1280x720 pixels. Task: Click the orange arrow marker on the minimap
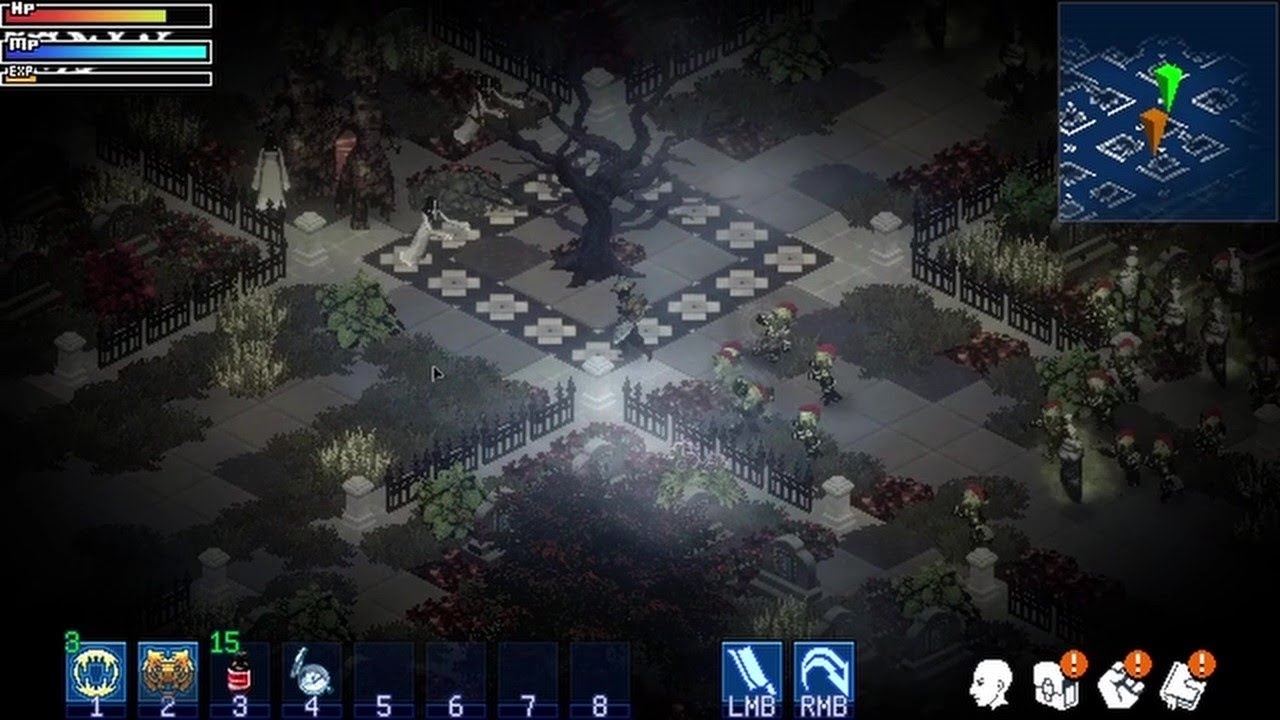click(x=1156, y=127)
